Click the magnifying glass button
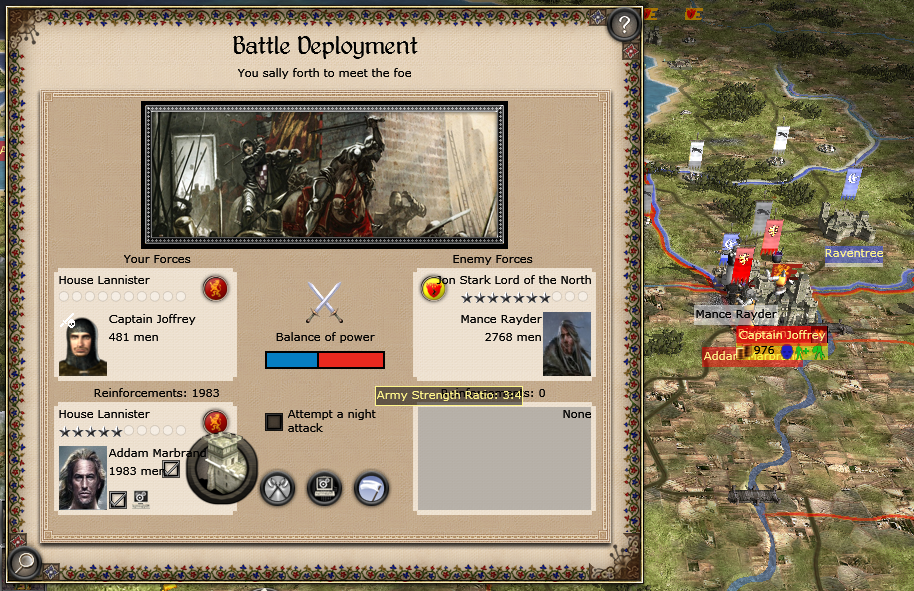 [23, 564]
